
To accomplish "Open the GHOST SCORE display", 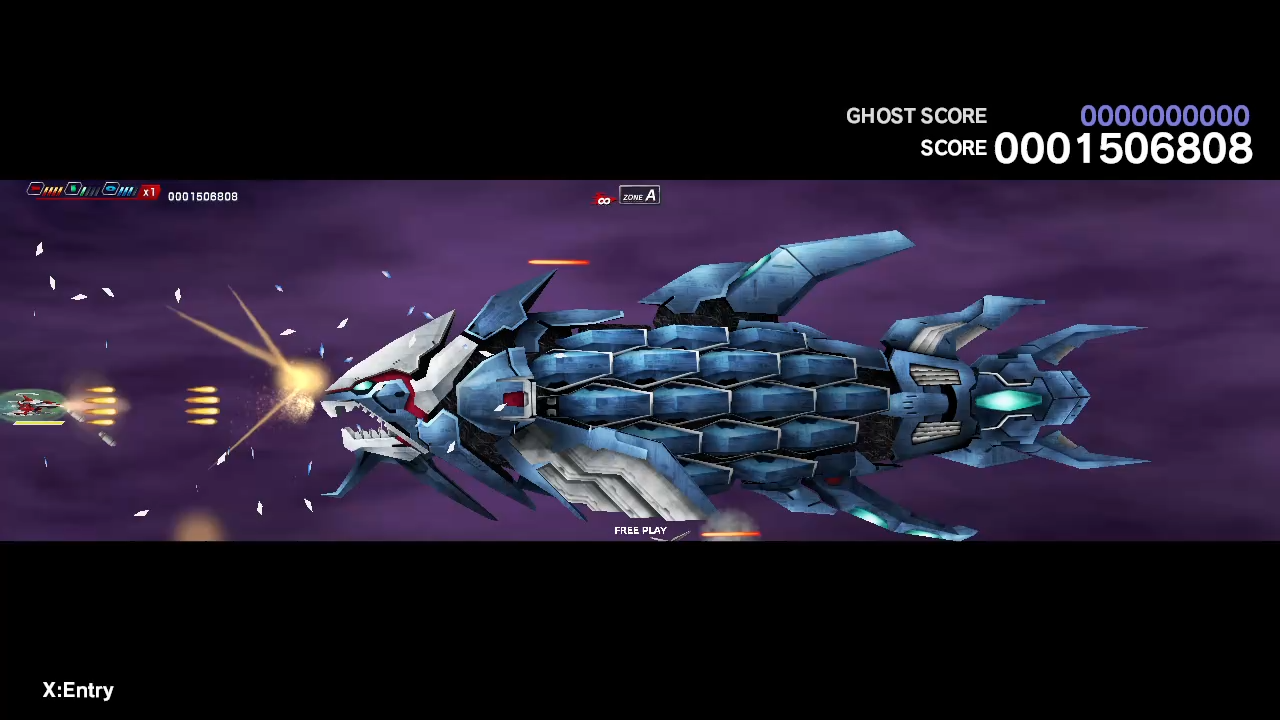I will (x=1165, y=116).
